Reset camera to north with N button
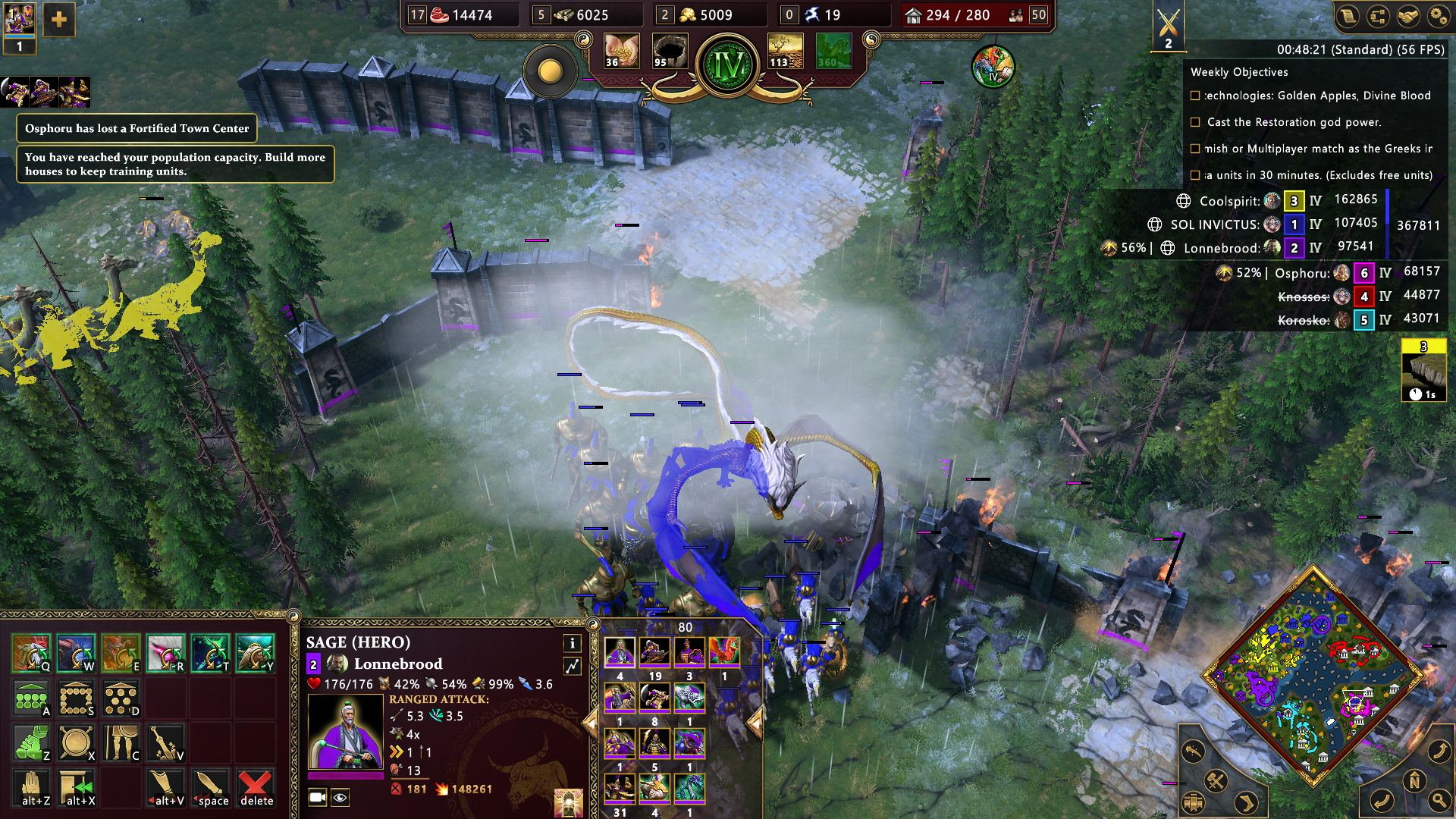The width and height of the screenshot is (1456, 819). point(1414,781)
